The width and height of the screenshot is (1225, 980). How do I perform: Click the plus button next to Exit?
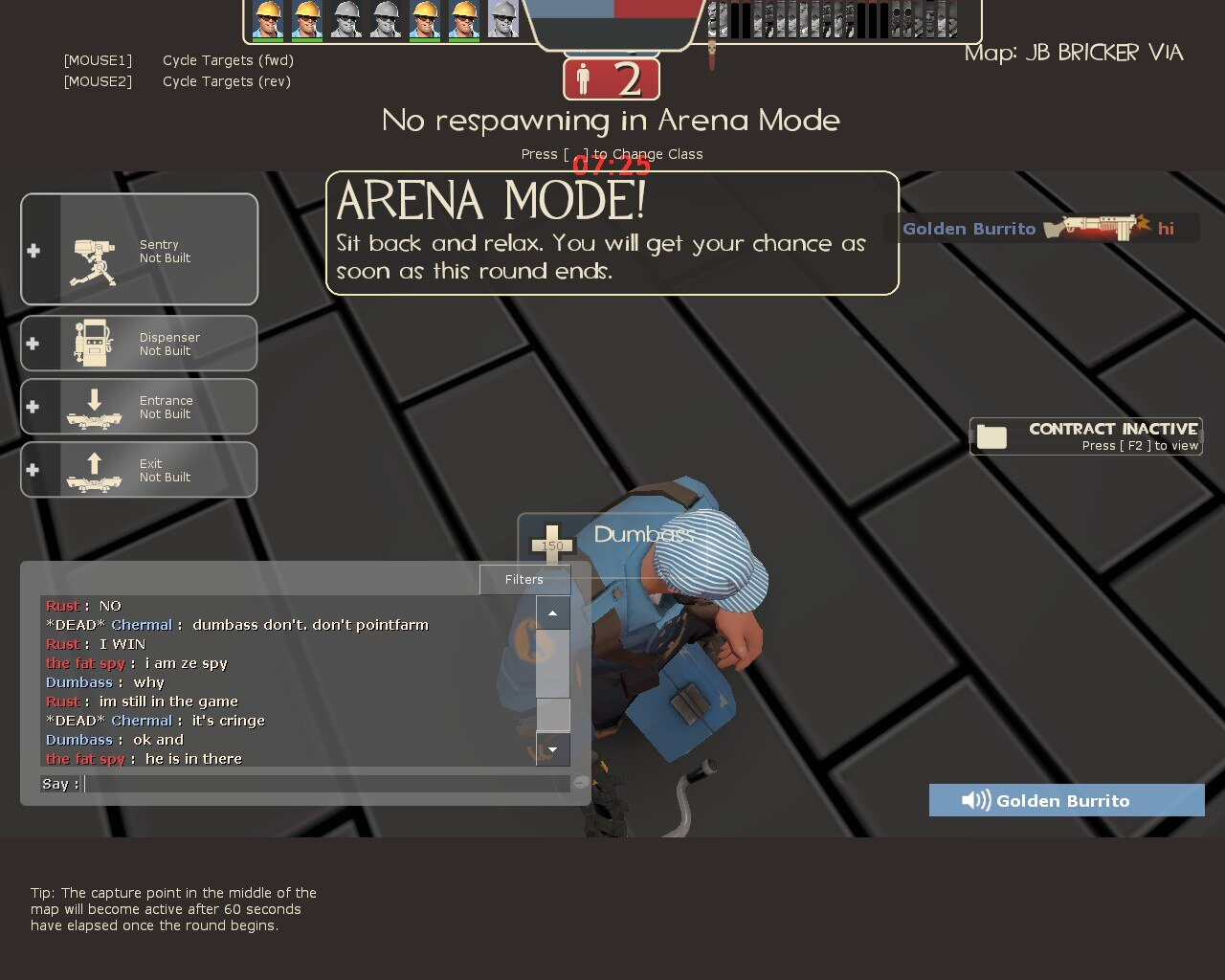[33, 470]
